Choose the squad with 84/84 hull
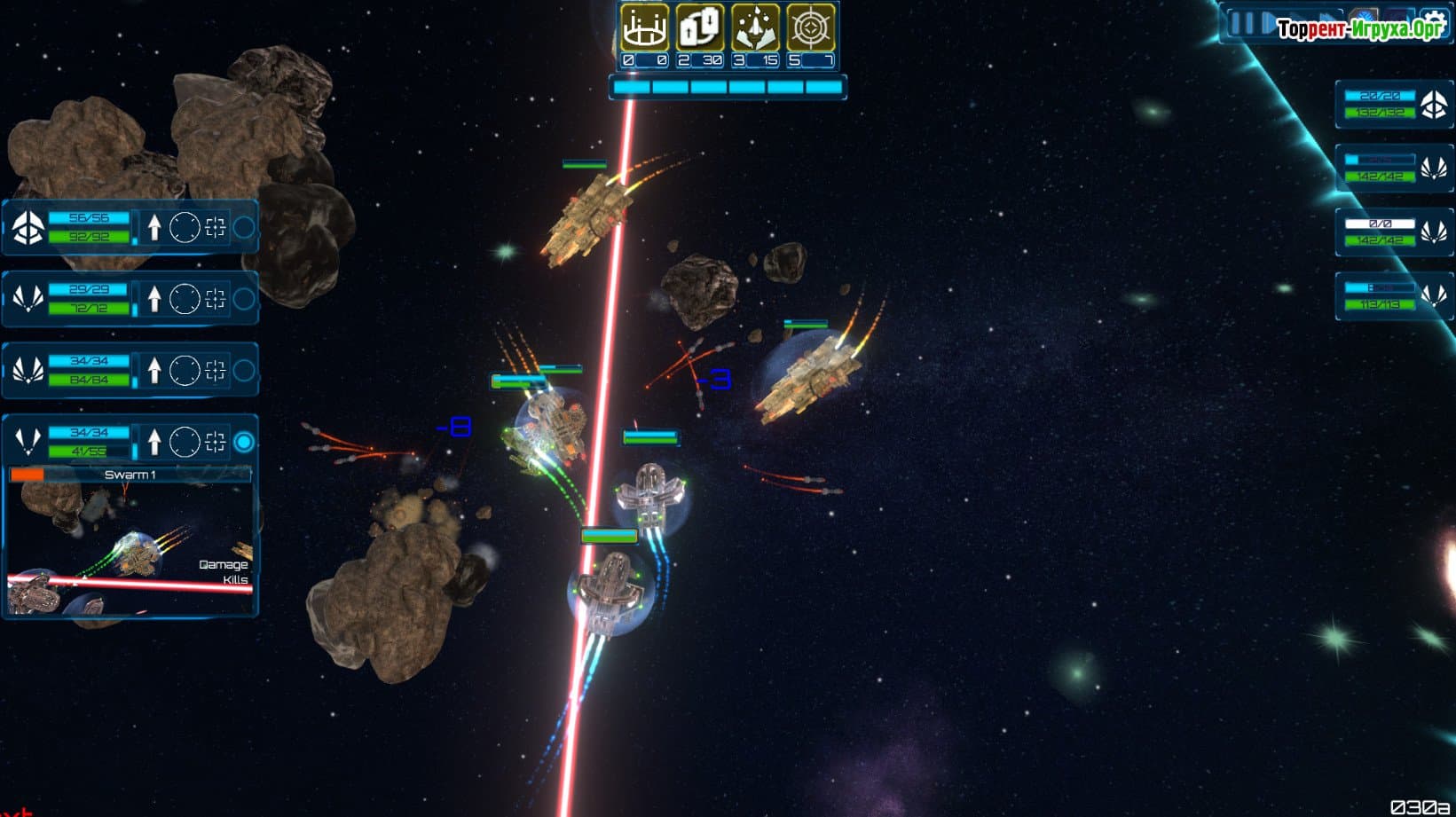This screenshot has width=1456, height=817. (71, 371)
